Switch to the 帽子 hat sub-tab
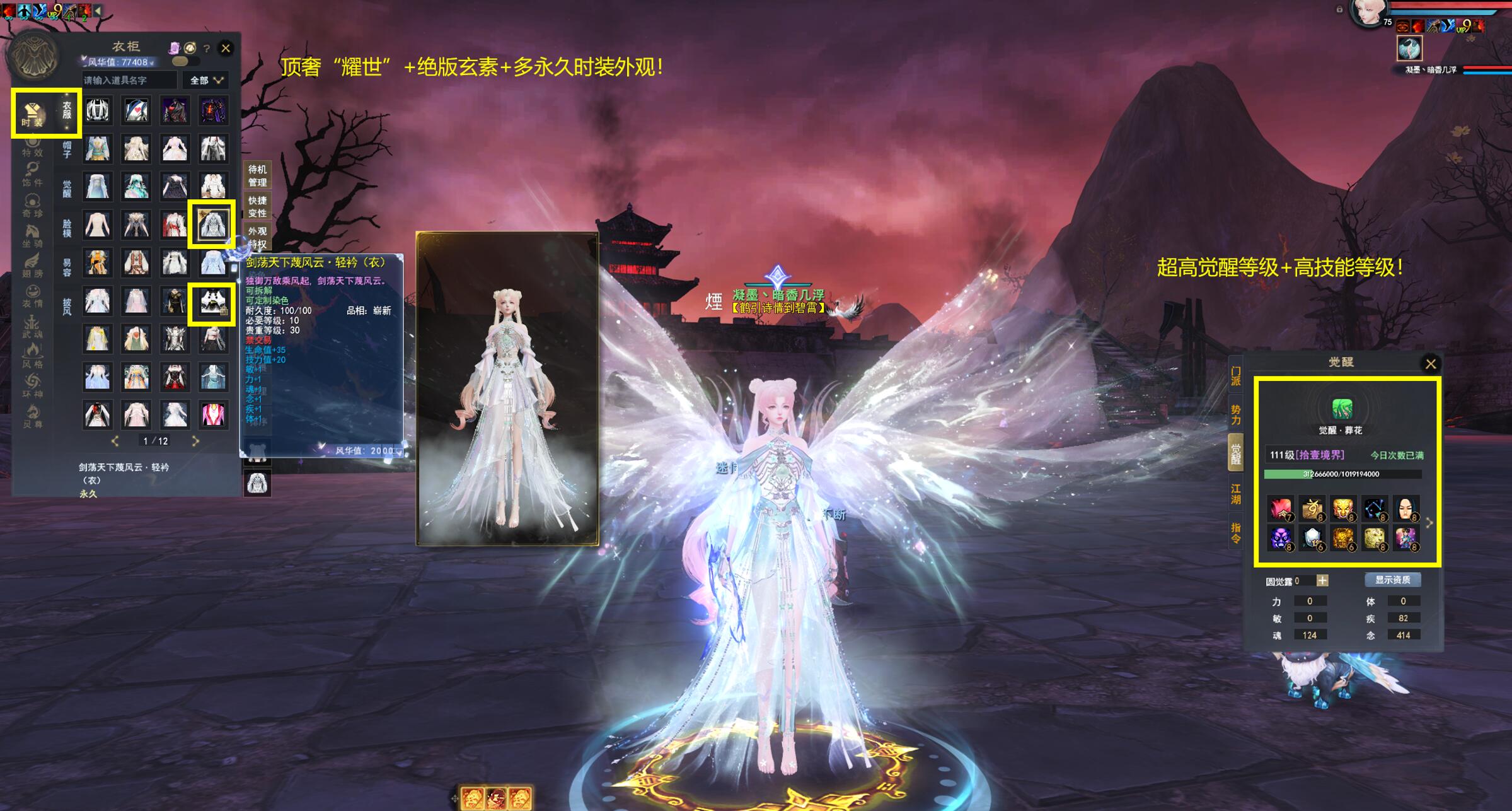1512x811 pixels. point(67,149)
